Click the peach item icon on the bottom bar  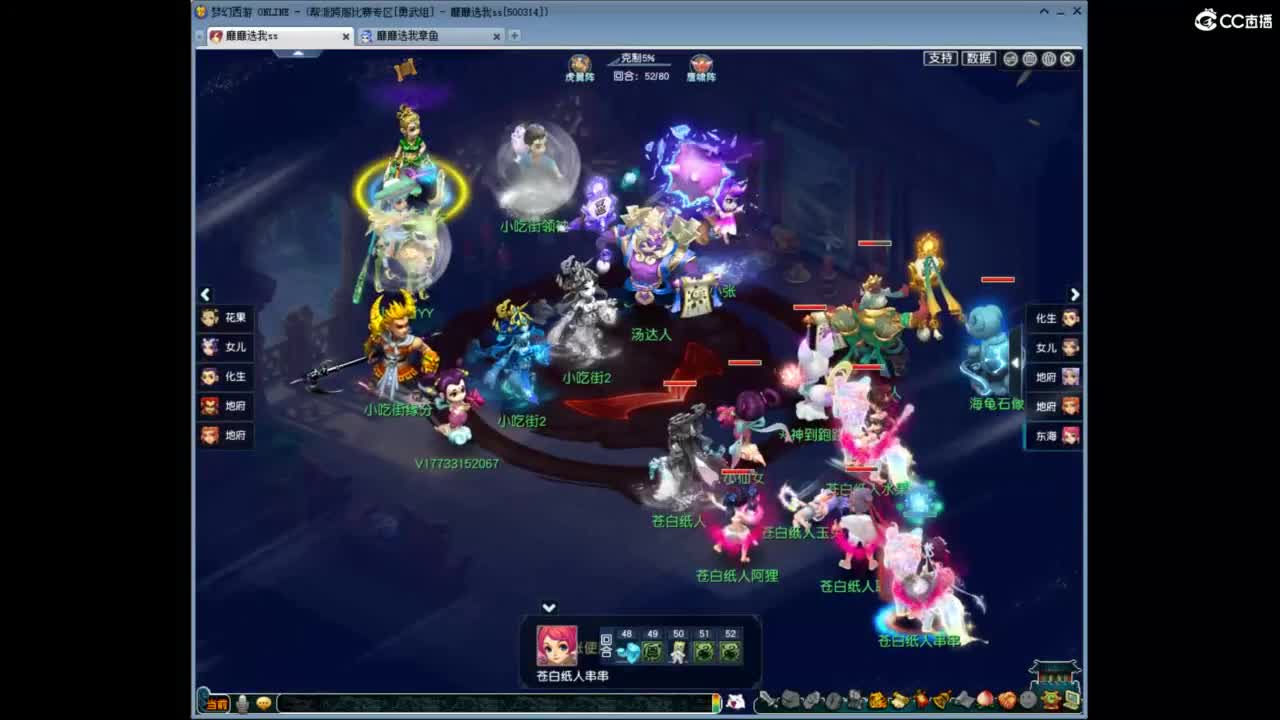click(985, 700)
